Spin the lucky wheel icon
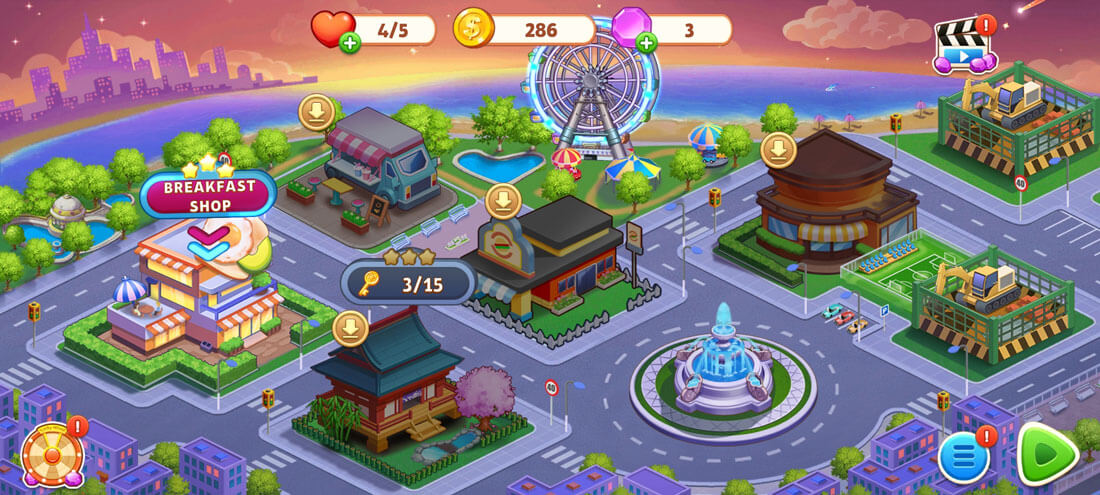 pos(51,455)
